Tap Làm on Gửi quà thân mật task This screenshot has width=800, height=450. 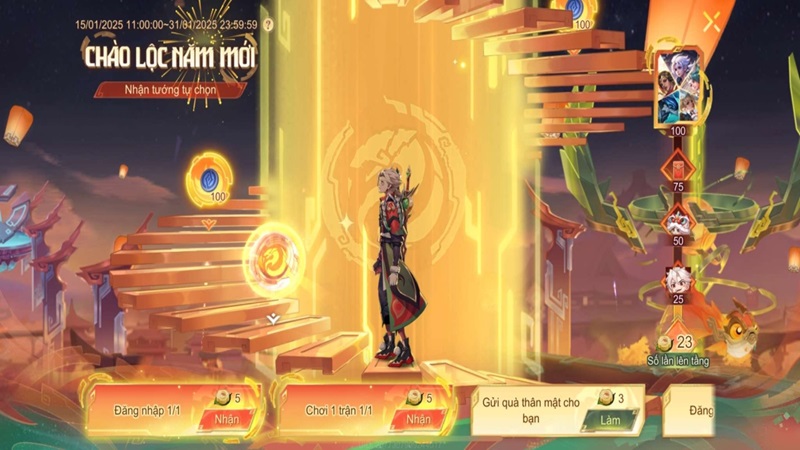(x=612, y=421)
